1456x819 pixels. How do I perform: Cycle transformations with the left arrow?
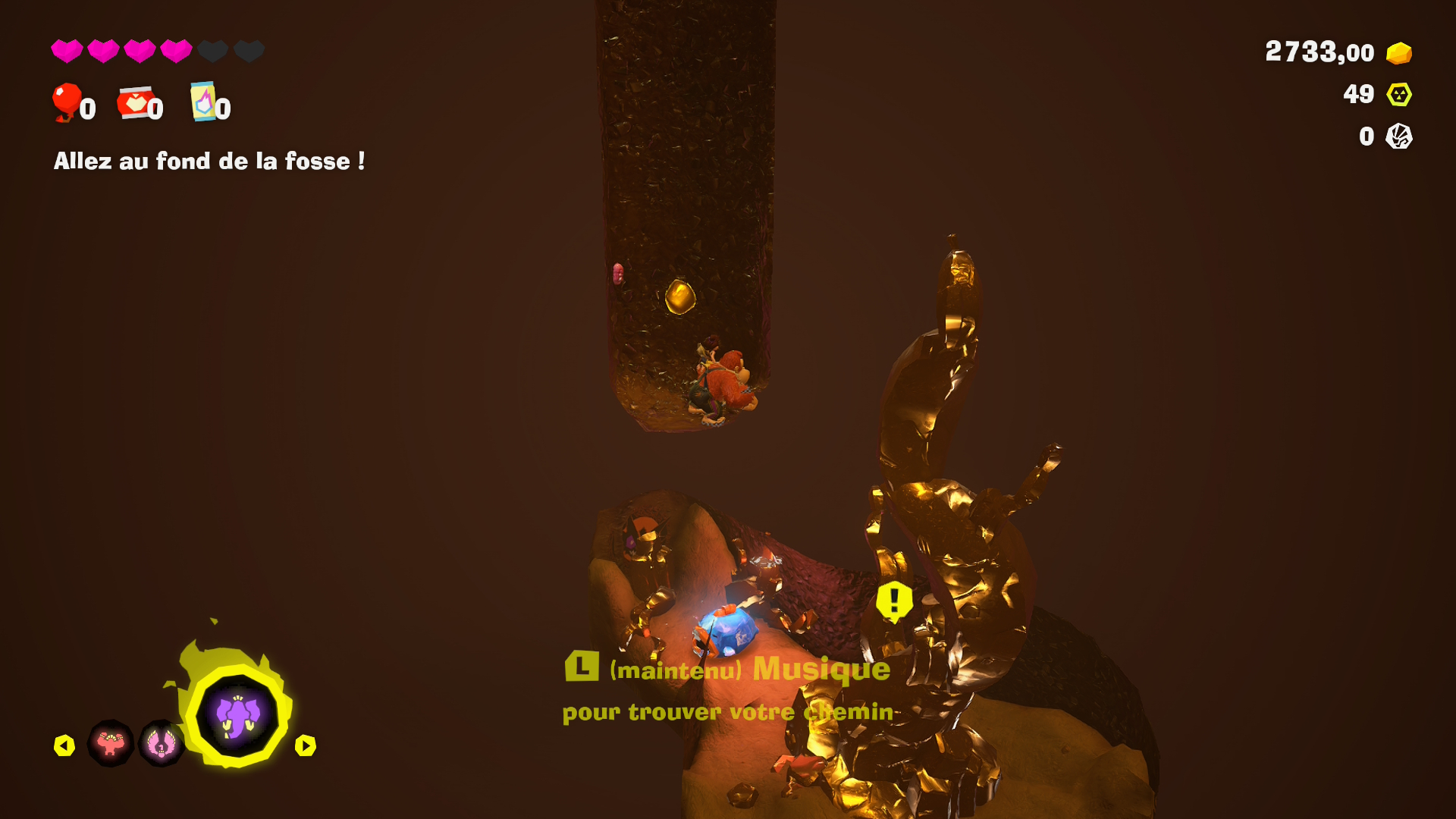tap(64, 746)
